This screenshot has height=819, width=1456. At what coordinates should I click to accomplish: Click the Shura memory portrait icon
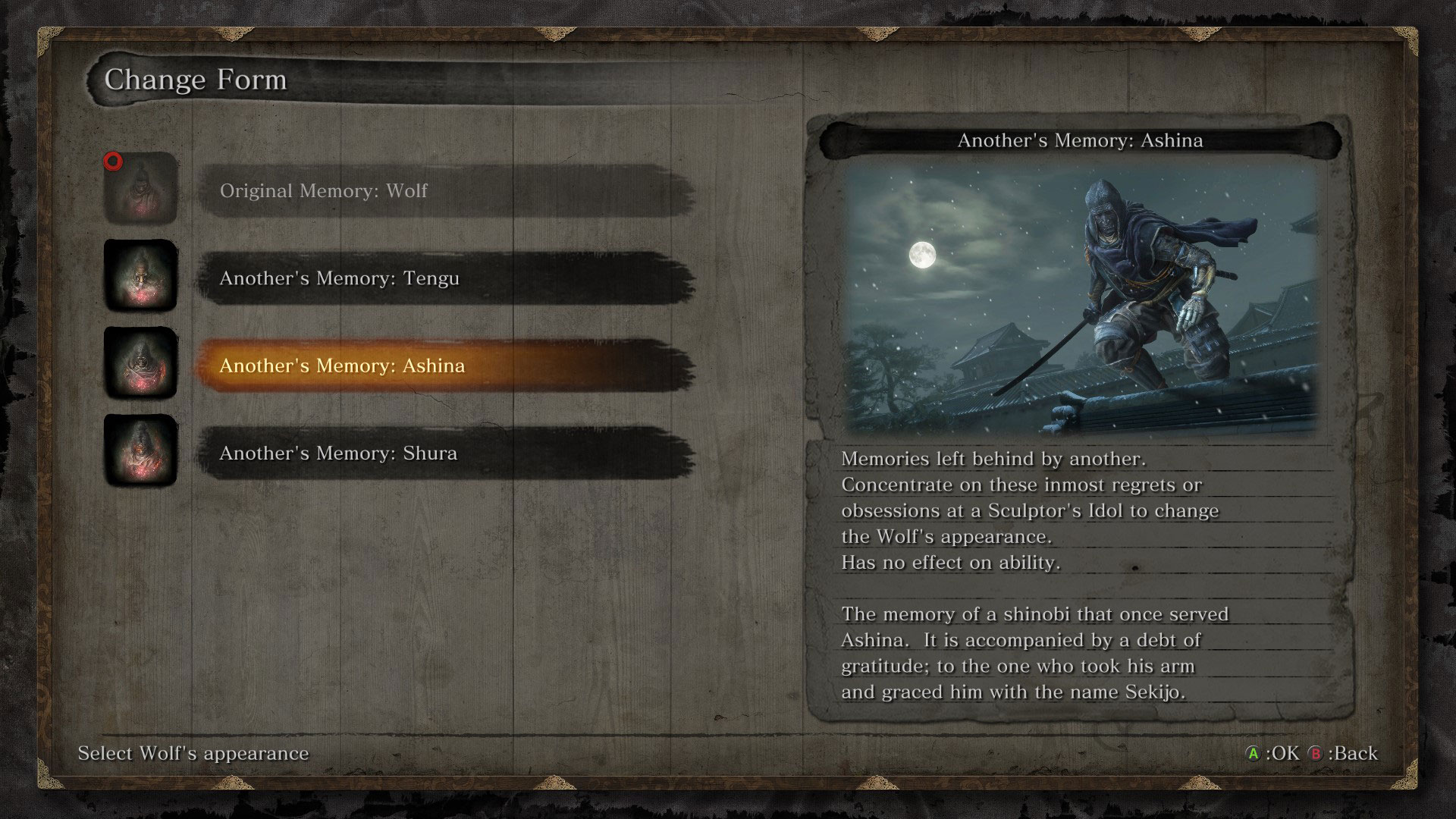(140, 450)
